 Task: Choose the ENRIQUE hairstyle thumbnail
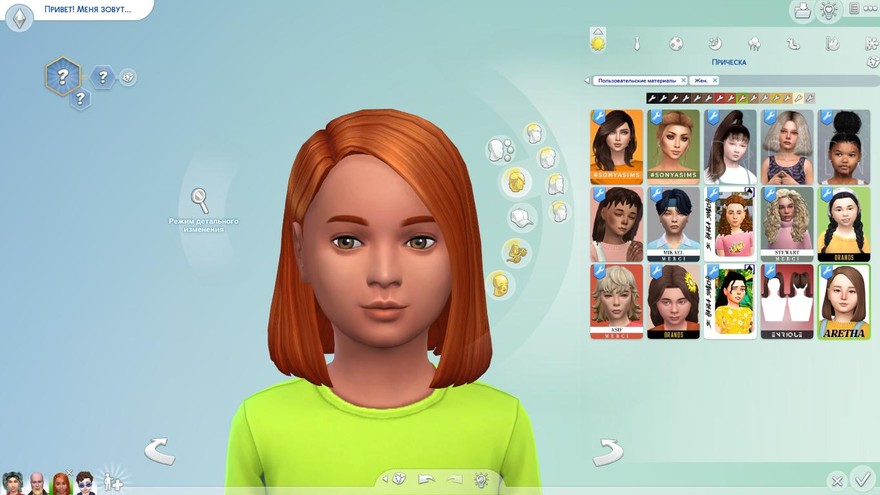(786, 301)
